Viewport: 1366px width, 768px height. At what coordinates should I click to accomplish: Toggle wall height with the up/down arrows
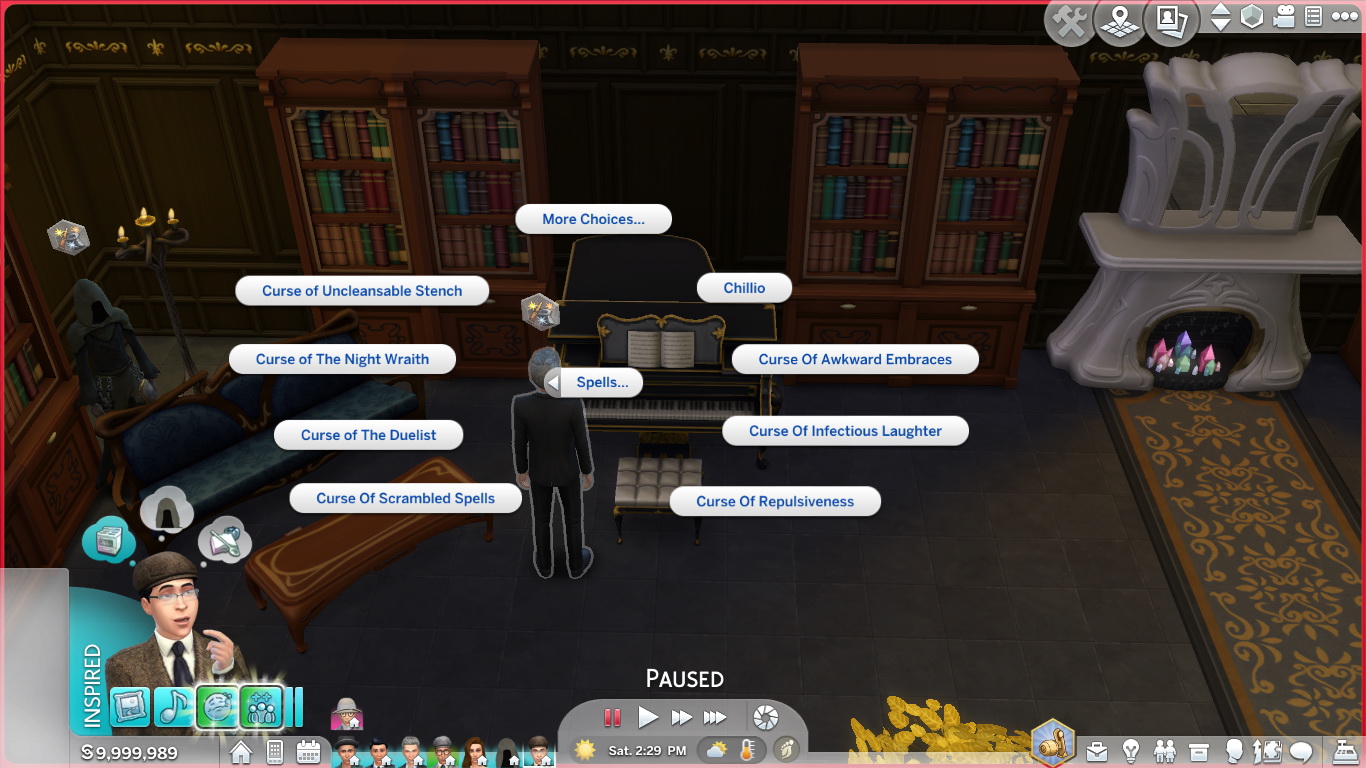click(1221, 17)
